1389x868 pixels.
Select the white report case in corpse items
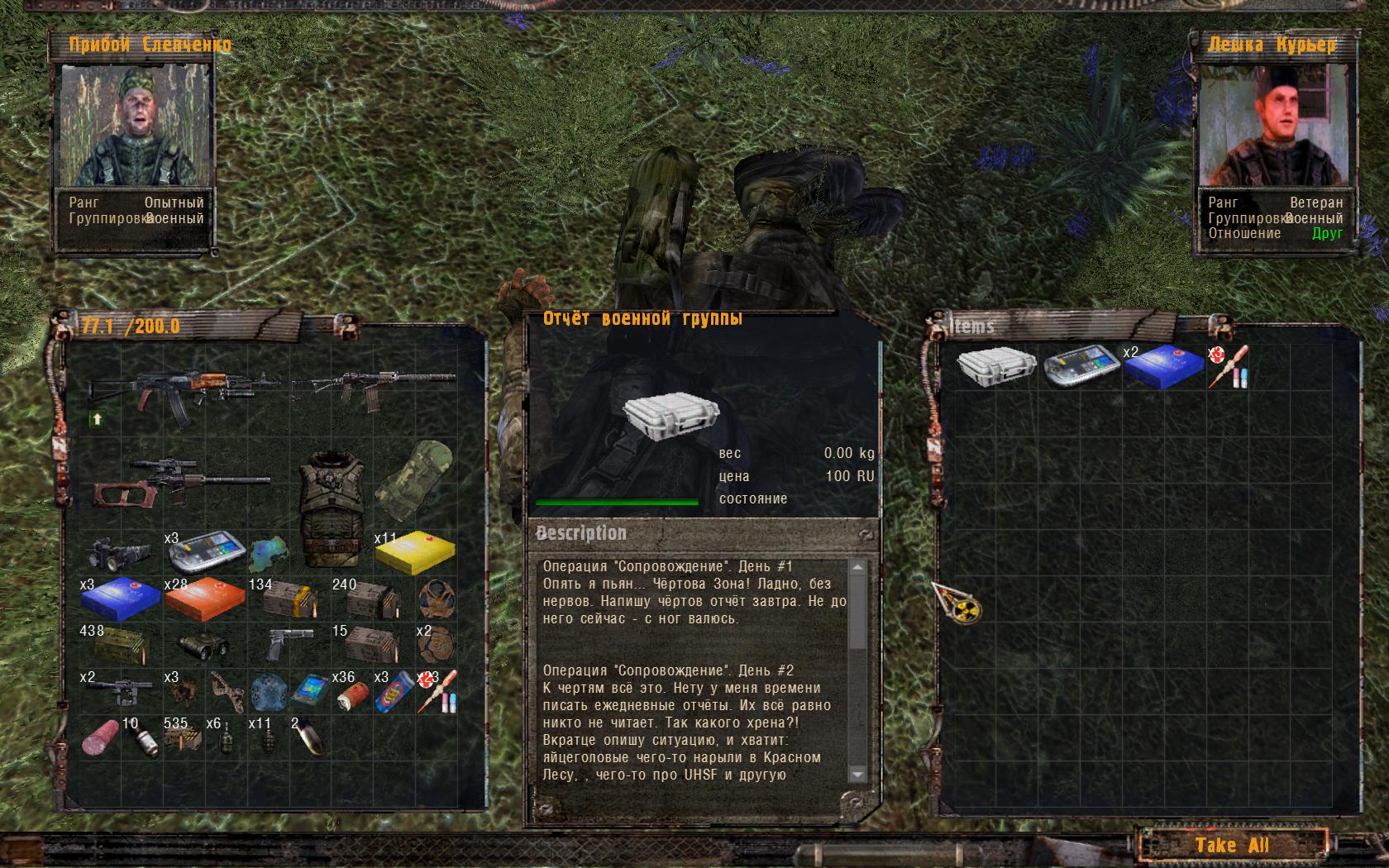pos(997,366)
